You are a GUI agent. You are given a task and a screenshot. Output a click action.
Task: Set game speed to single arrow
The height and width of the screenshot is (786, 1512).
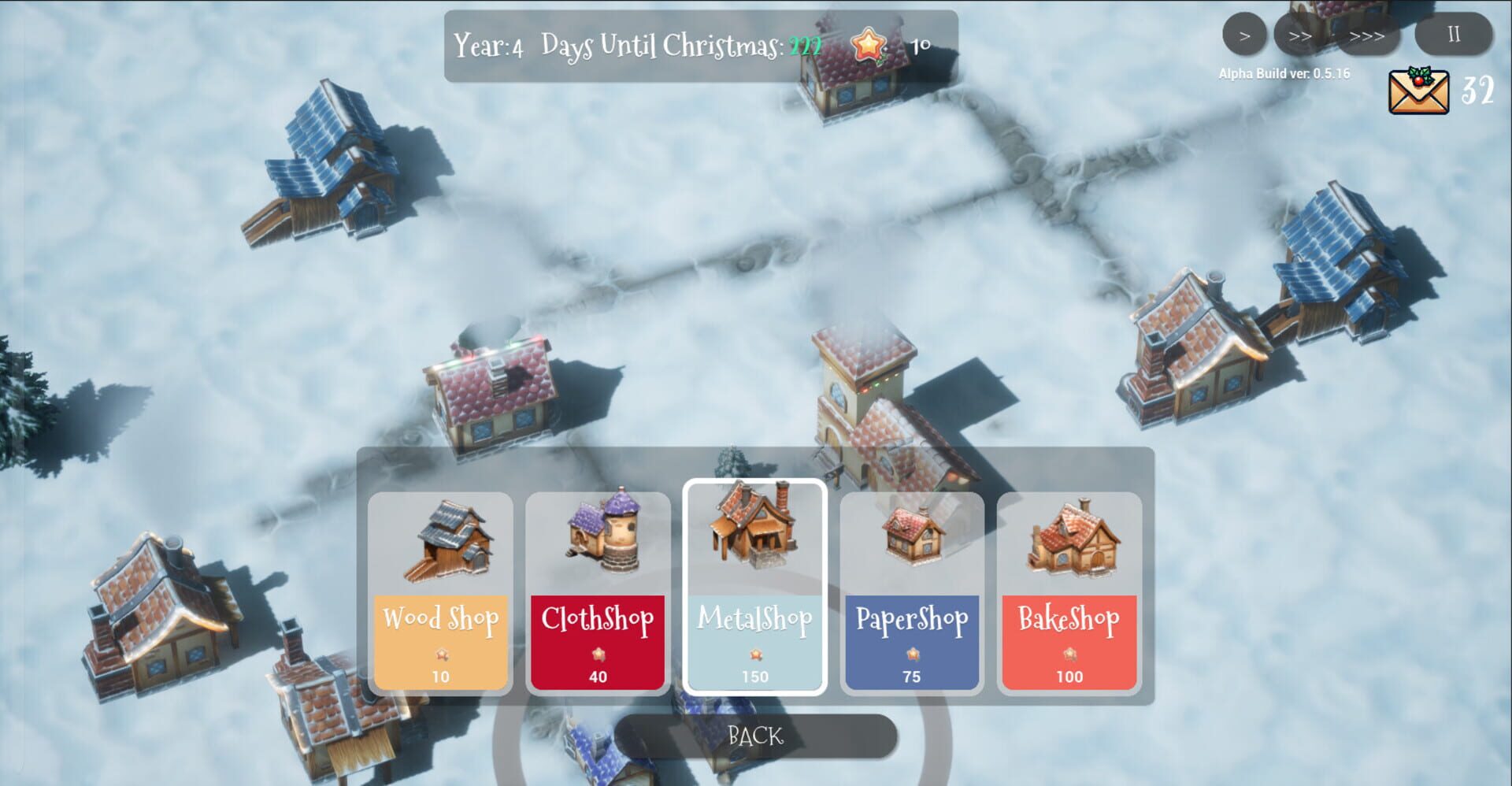click(1244, 35)
